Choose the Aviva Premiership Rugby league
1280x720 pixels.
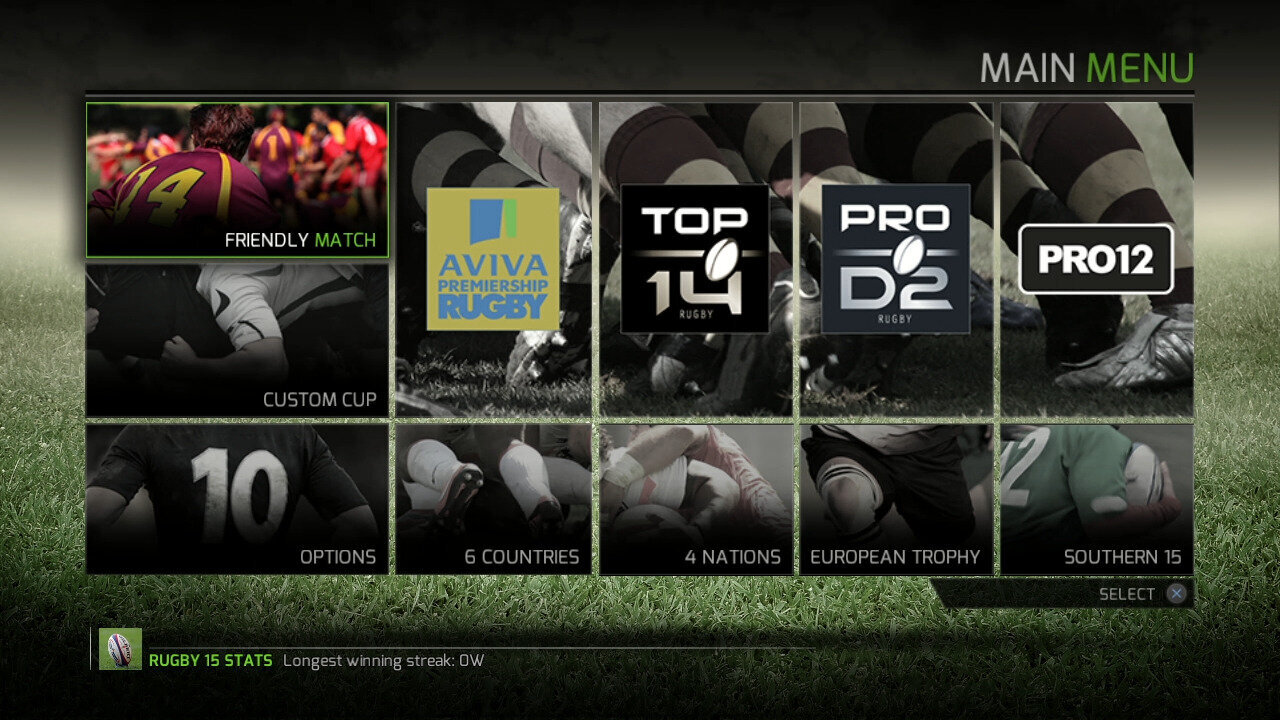pos(493,259)
